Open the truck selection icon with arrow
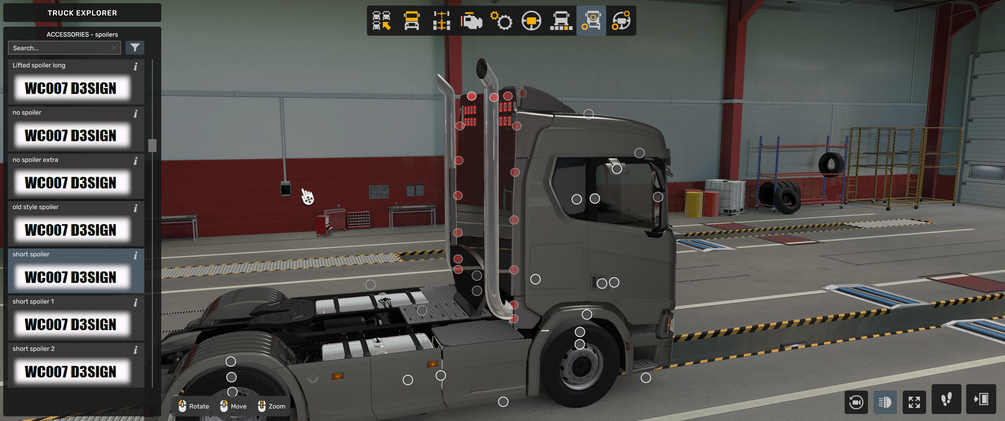Image resolution: width=1005 pixels, height=421 pixels. [x=381, y=21]
